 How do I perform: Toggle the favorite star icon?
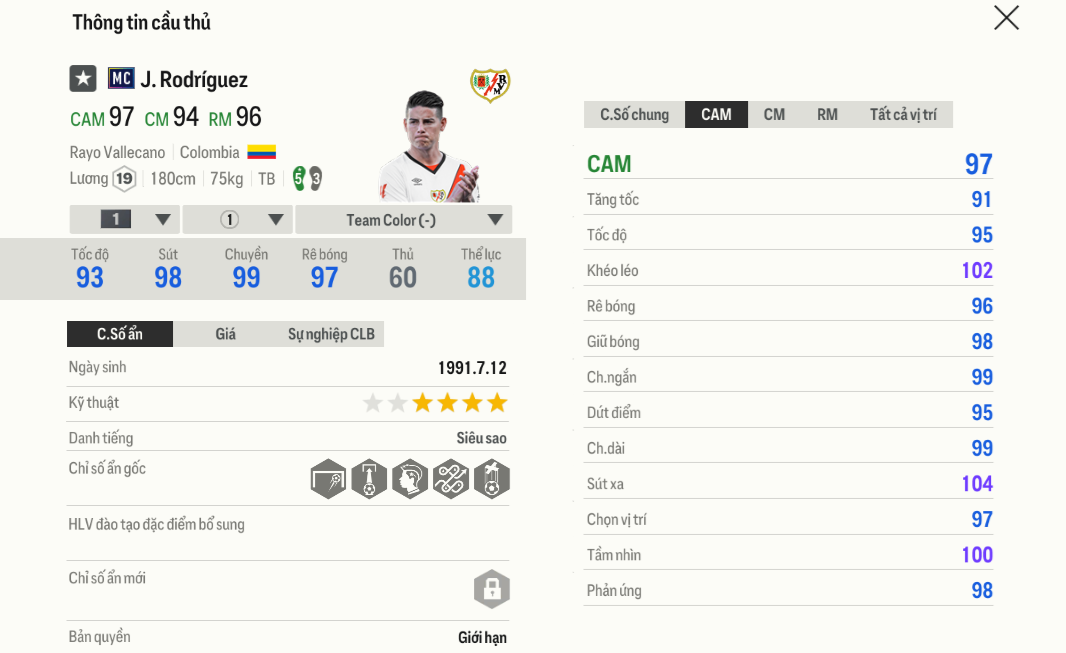pos(83,79)
